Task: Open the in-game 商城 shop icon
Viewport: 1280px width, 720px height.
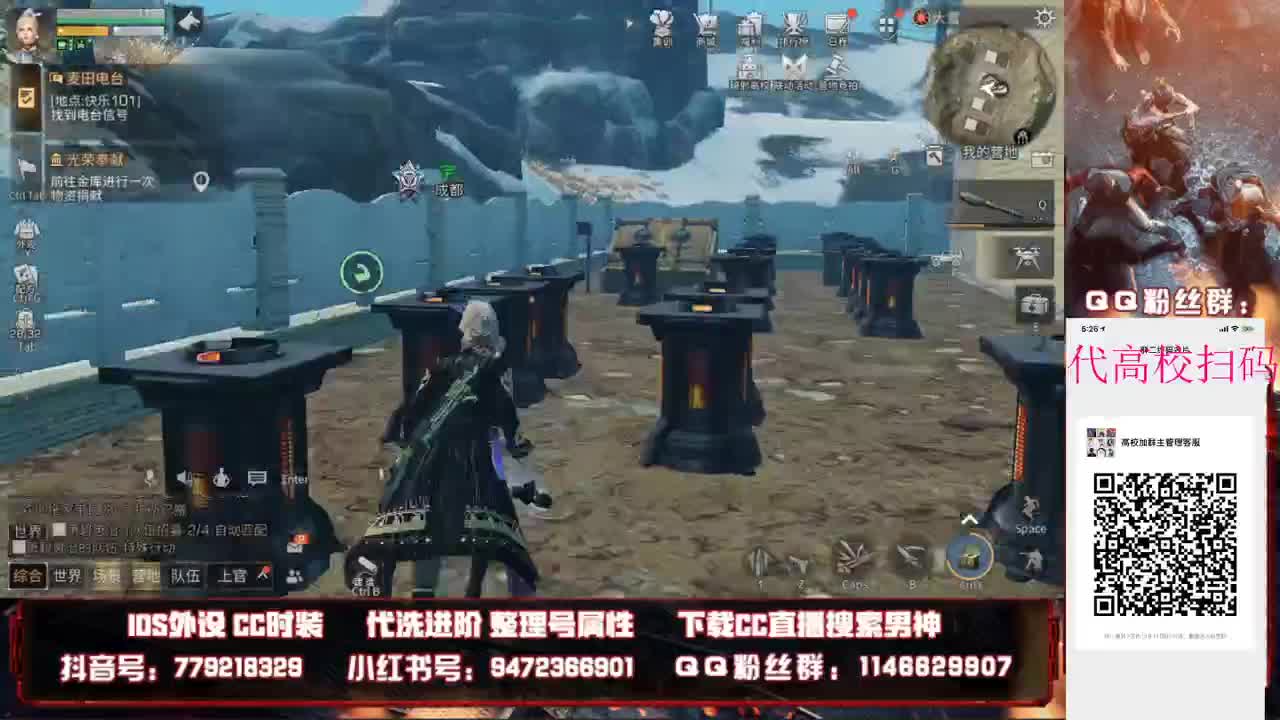Action: 703,25
